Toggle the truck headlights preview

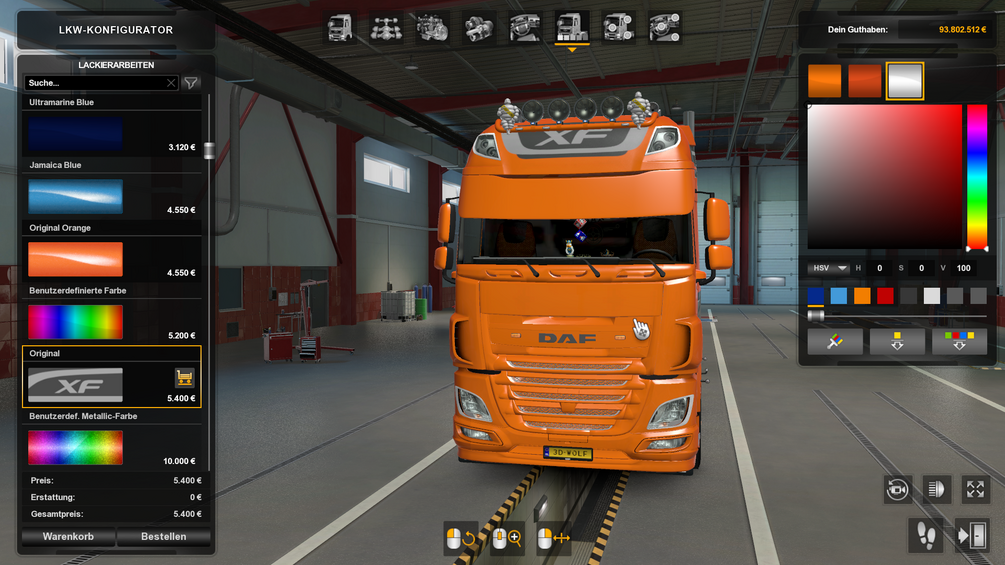[x=937, y=489]
